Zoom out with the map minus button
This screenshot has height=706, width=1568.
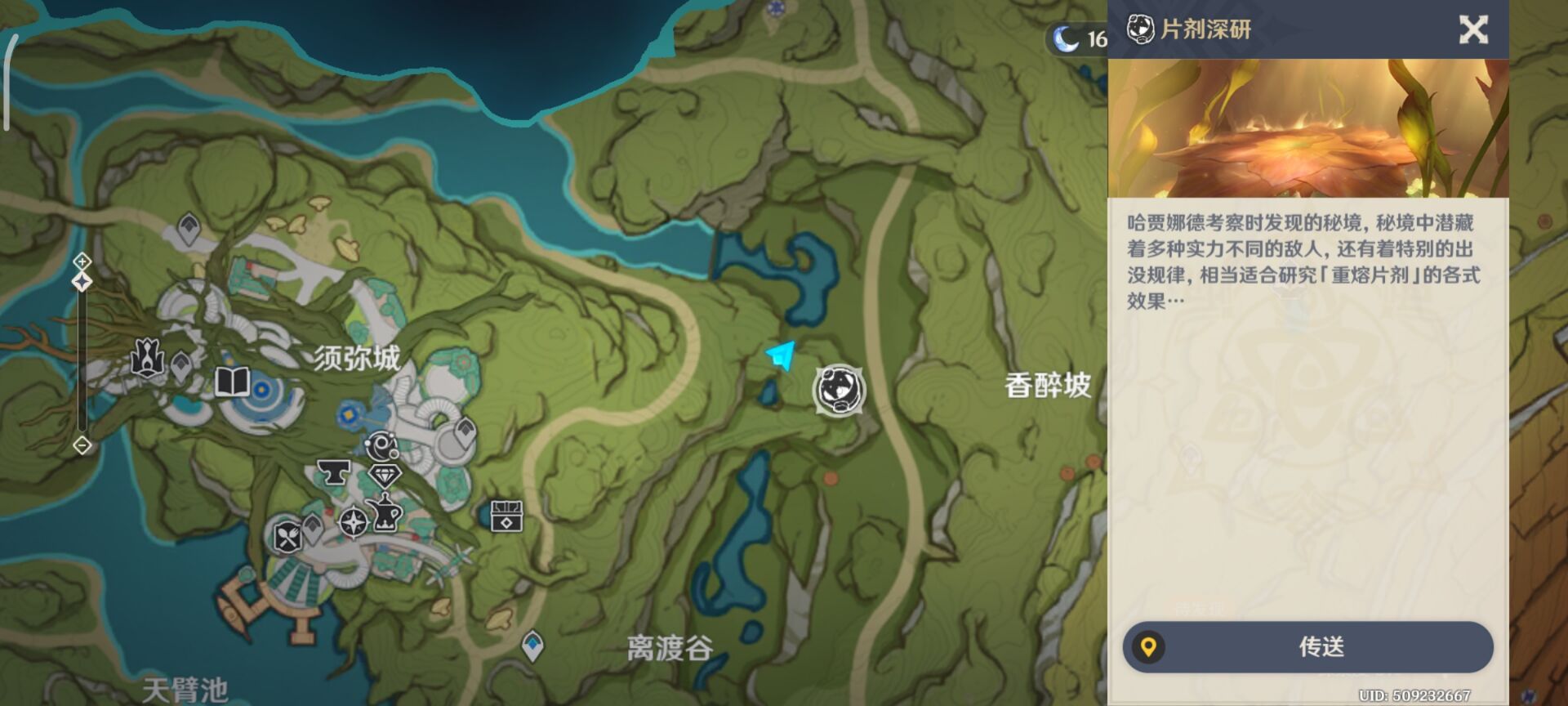click(82, 445)
